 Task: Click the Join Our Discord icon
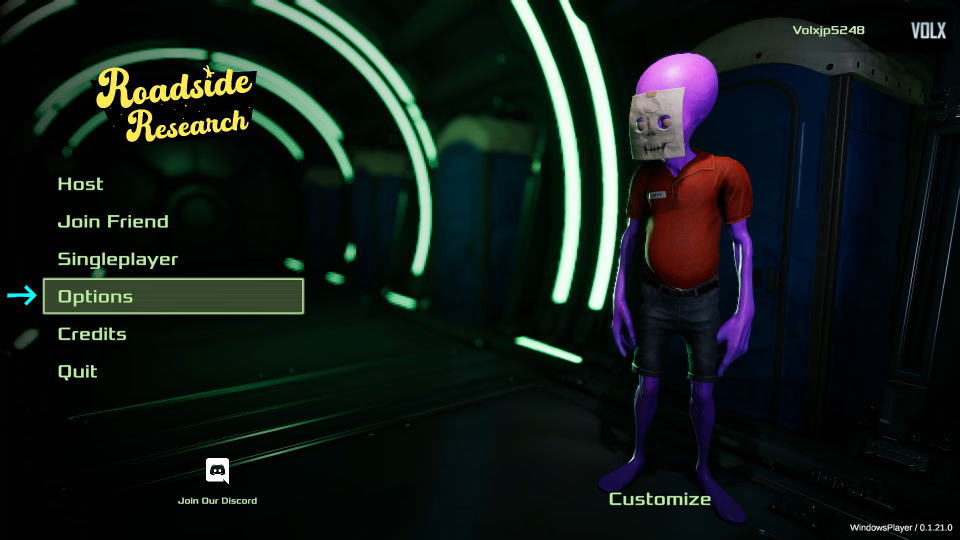pos(217,472)
